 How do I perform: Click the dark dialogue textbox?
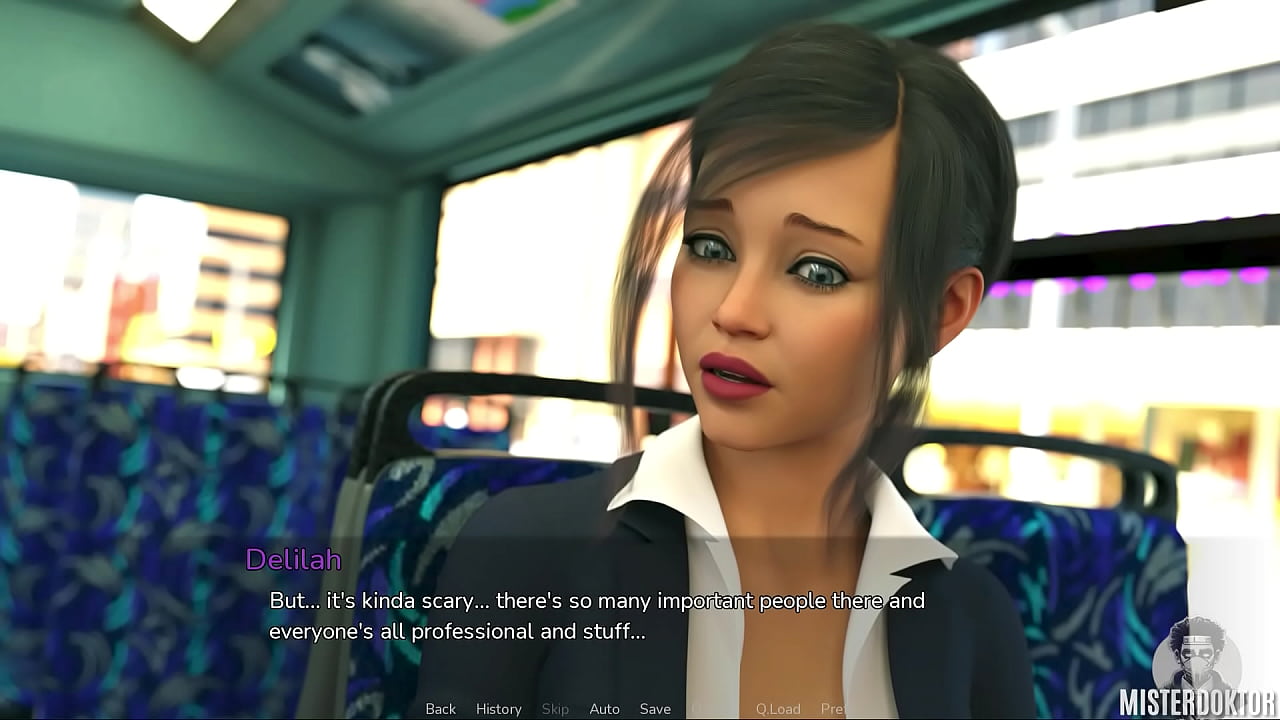coord(640,615)
